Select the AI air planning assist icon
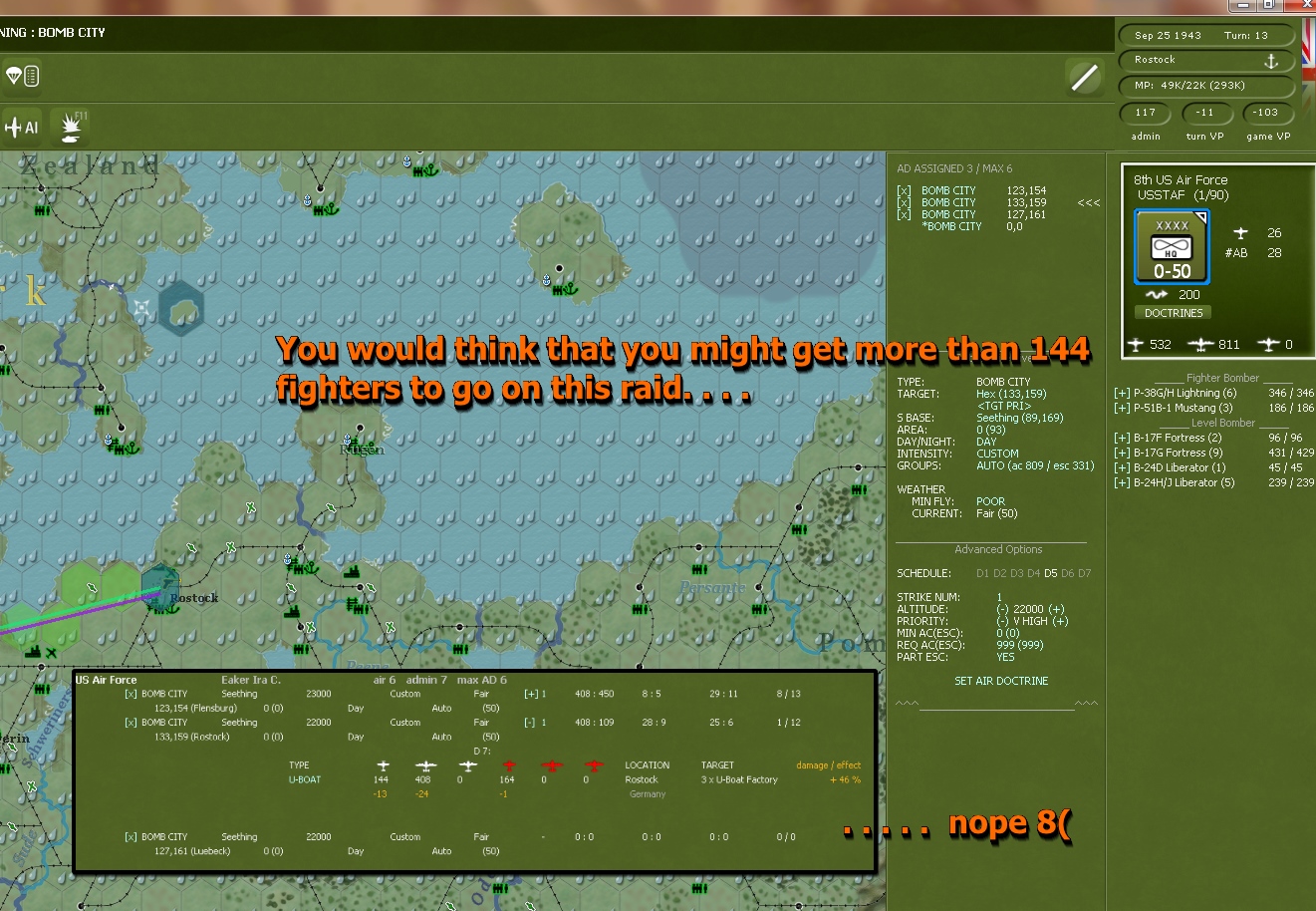 pos(20,127)
